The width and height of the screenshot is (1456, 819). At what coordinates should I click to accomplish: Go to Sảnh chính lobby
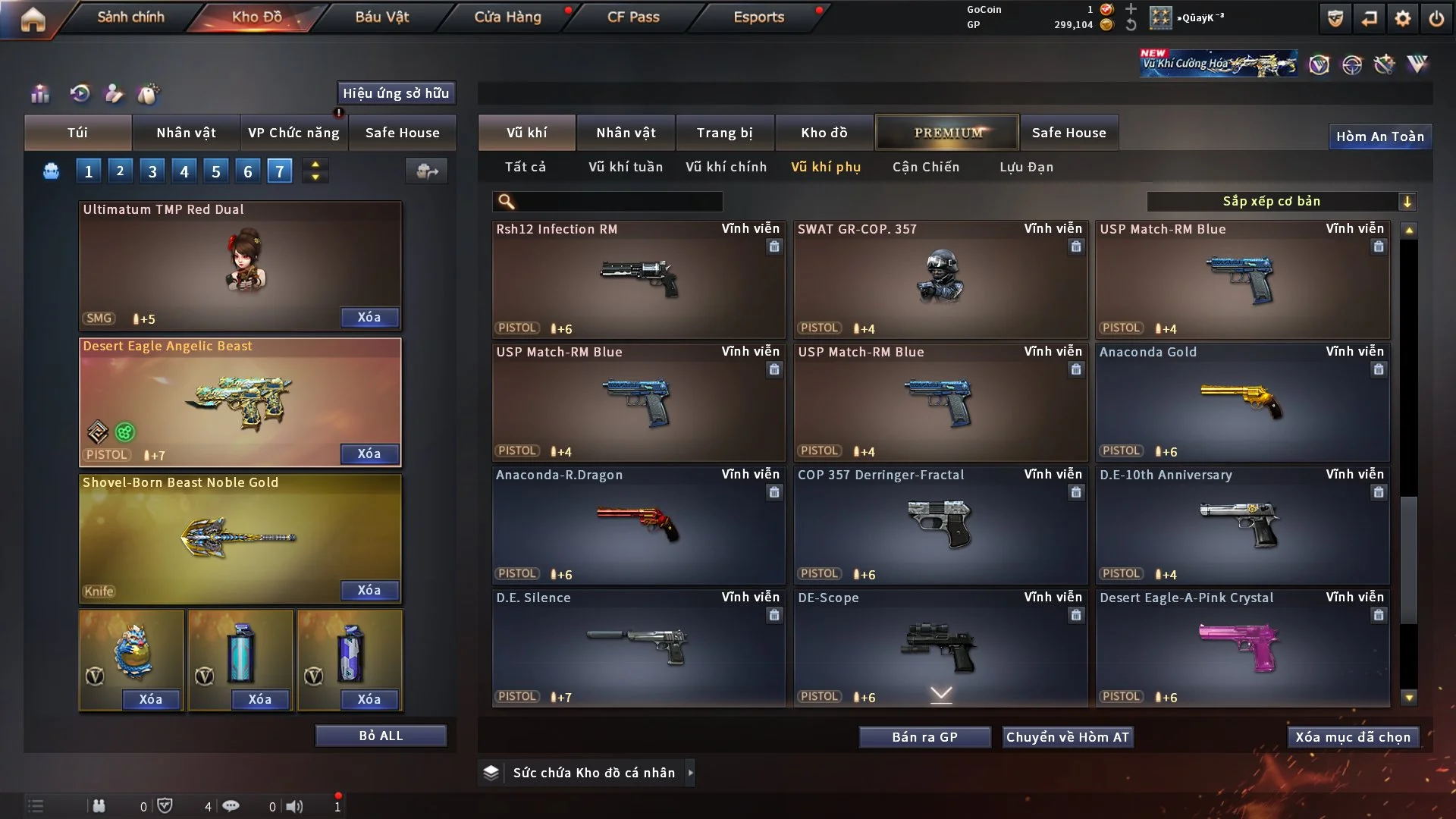[130, 17]
